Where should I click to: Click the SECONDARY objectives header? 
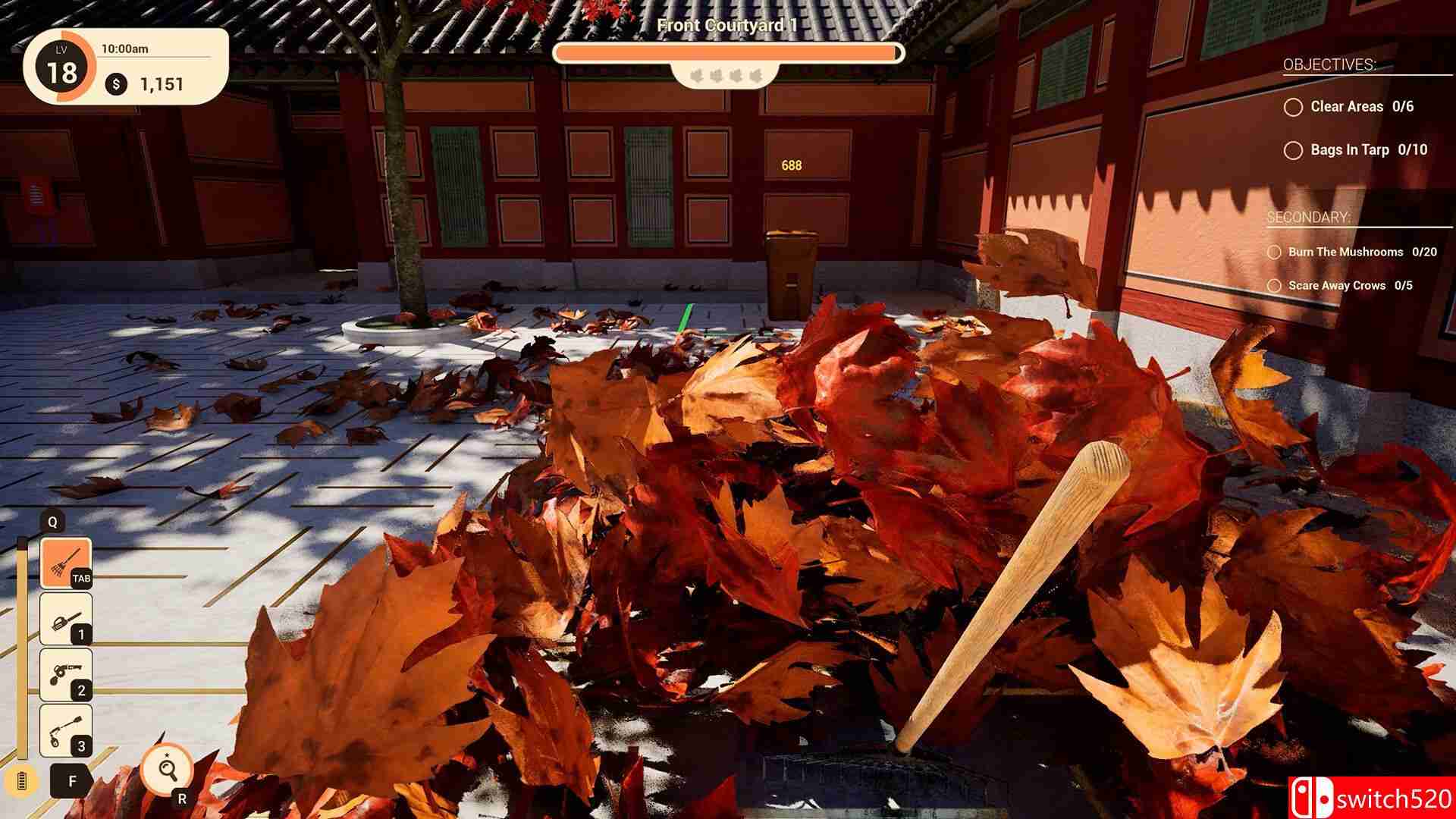point(1308,217)
